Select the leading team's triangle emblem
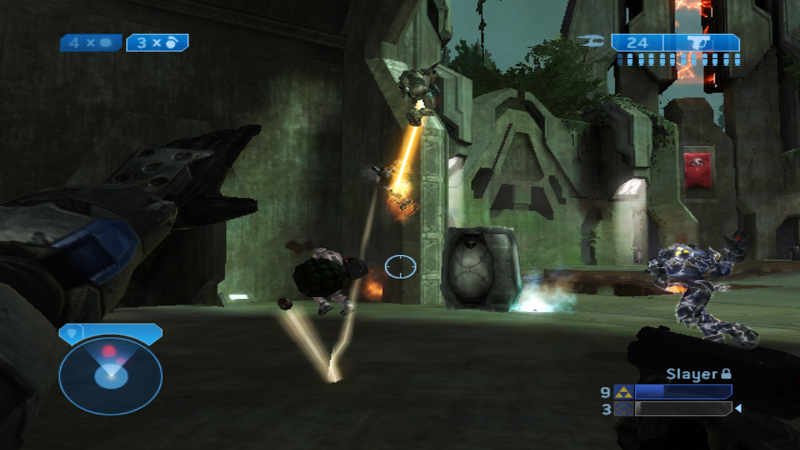This screenshot has height=450, width=800. (x=623, y=392)
